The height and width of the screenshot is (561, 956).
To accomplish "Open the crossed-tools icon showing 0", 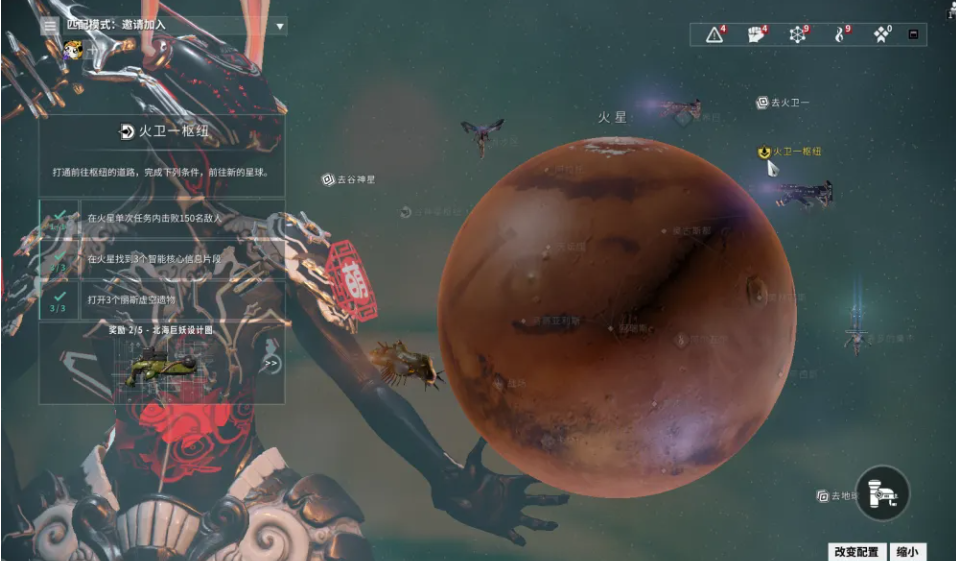I will click(881, 35).
